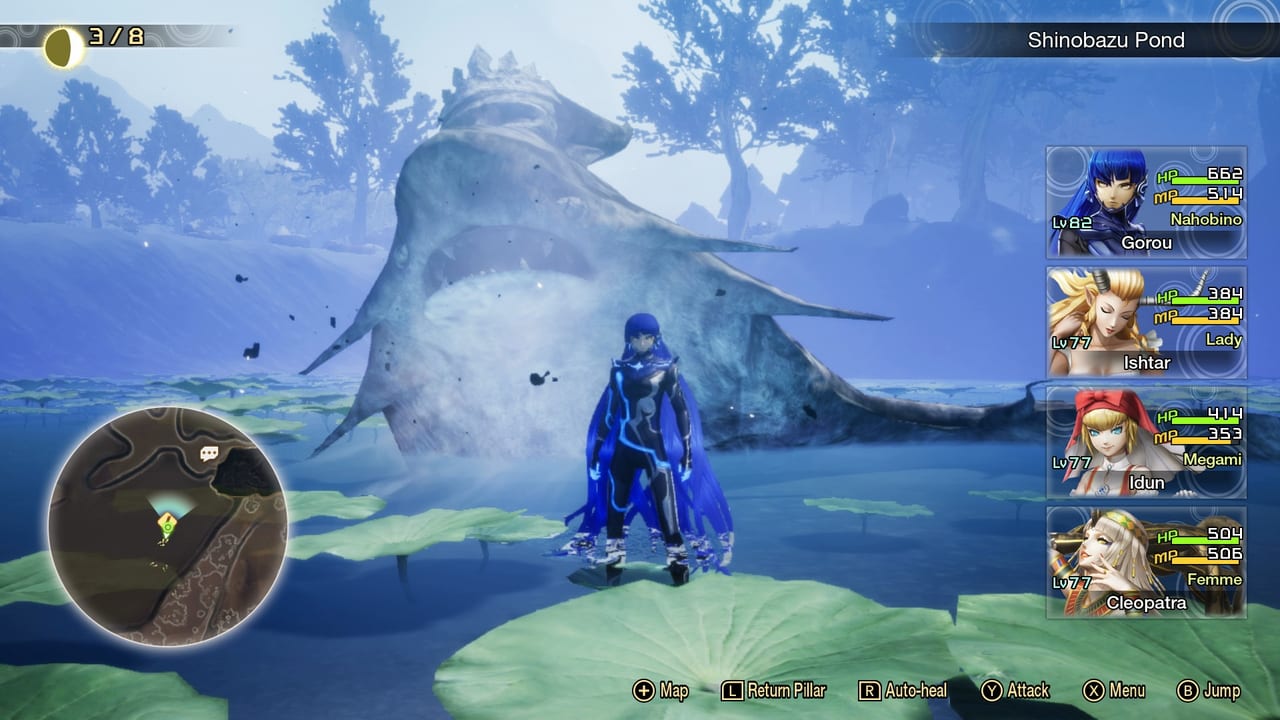Viewport: 1280px width, 720px height.
Task: Click the player arrow marker on minimap
Action: click(x=166, y=523)
